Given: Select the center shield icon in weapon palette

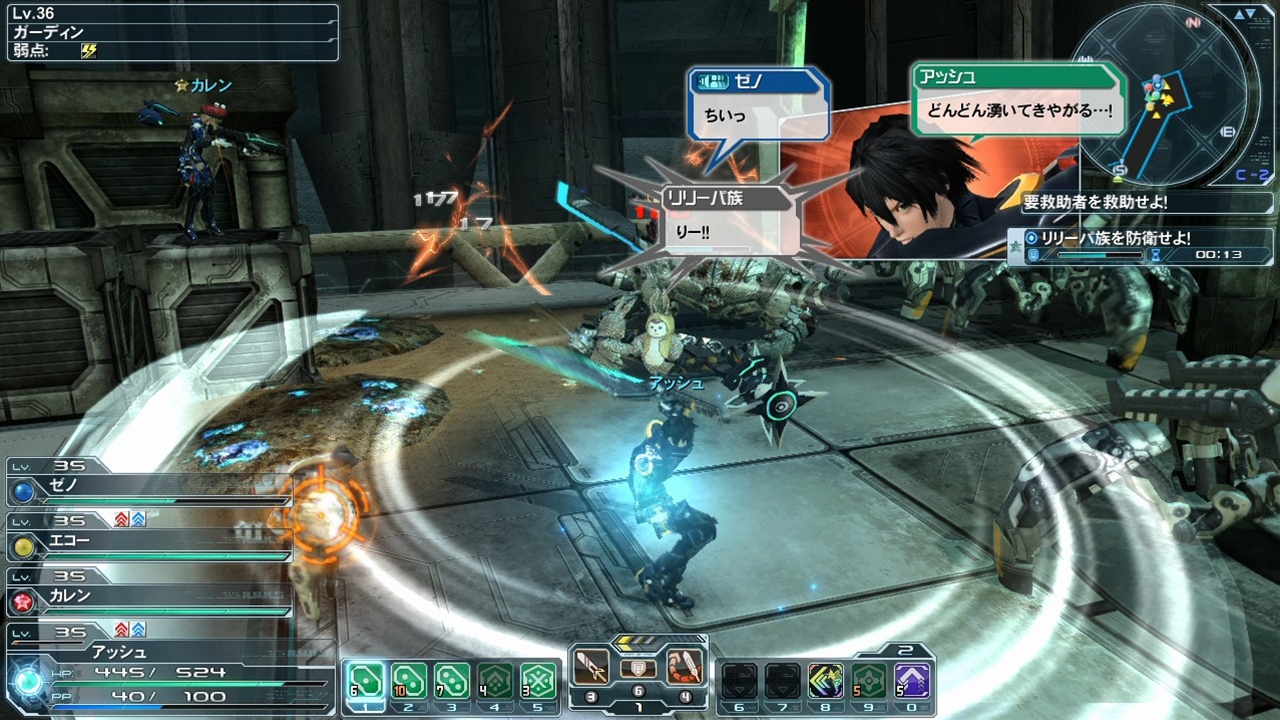Looking at the screenshot, I should (x=638, y=668).
